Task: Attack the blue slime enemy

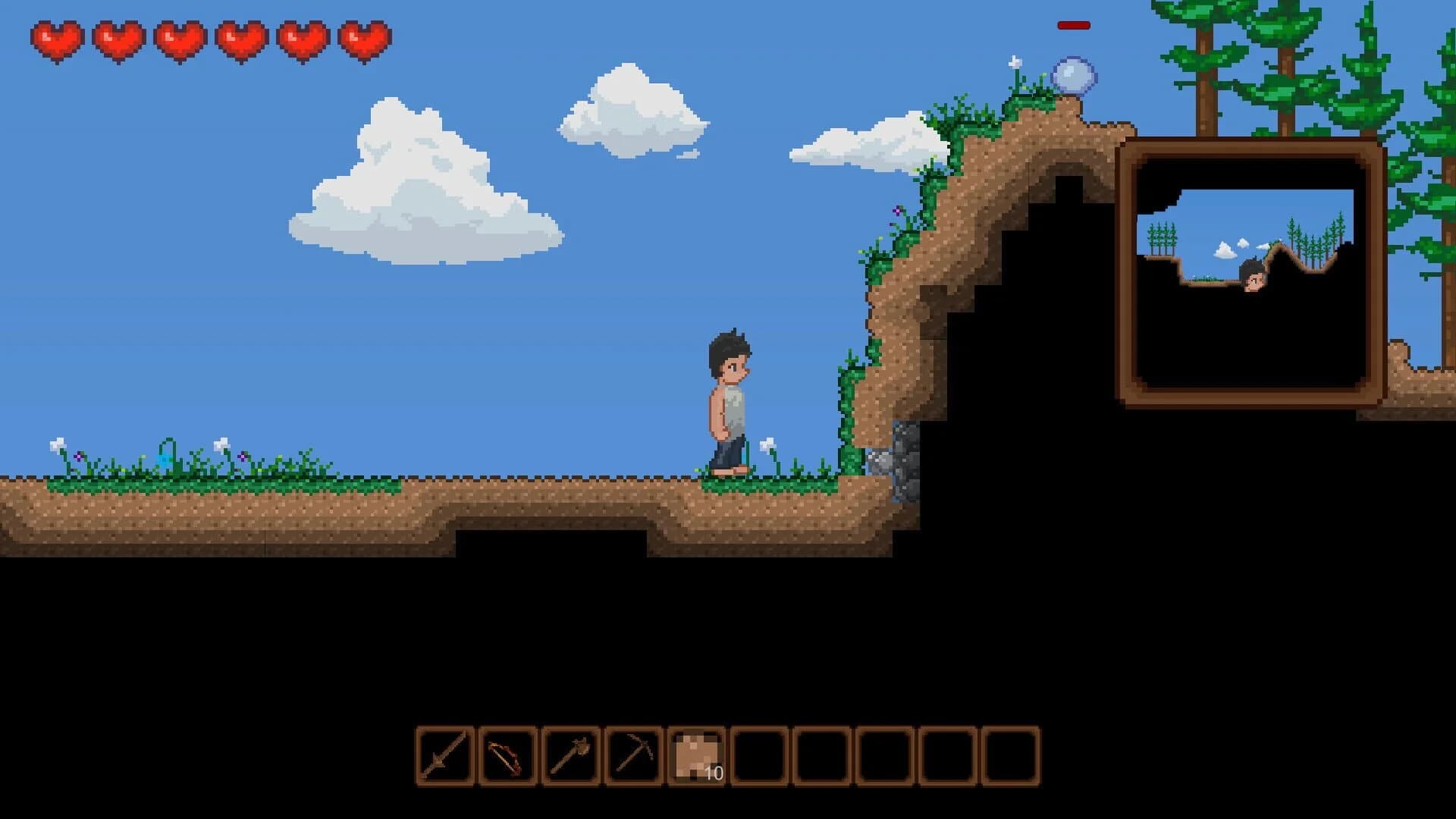Action: pyautogui.click(x=1072, y=74)
